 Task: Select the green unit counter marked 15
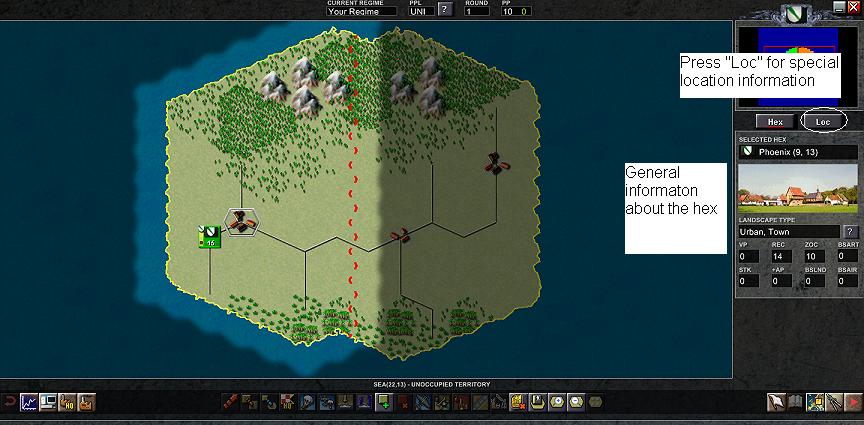(209, 237)
